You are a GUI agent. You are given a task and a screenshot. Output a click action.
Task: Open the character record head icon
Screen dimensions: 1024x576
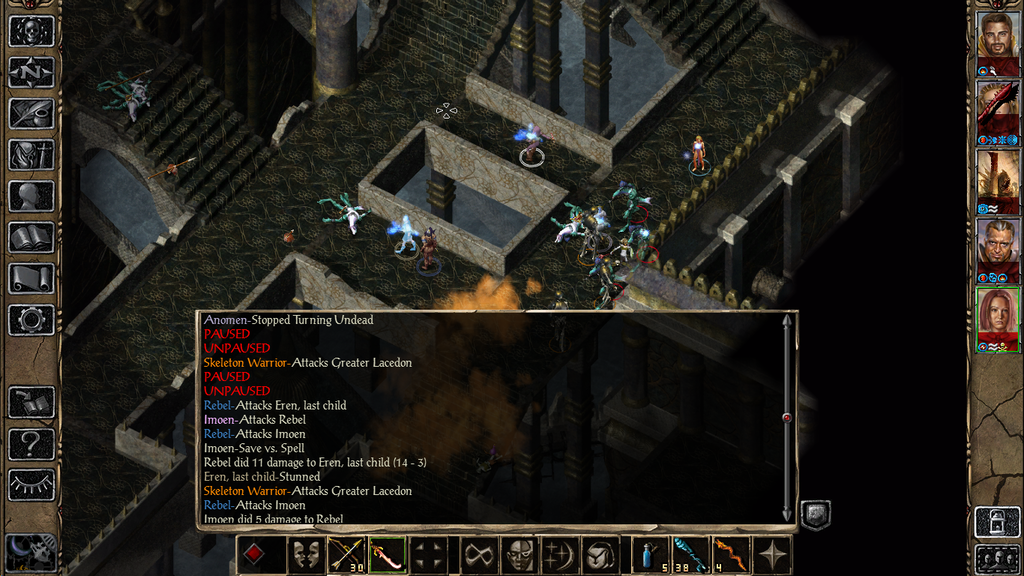(31, 196)
